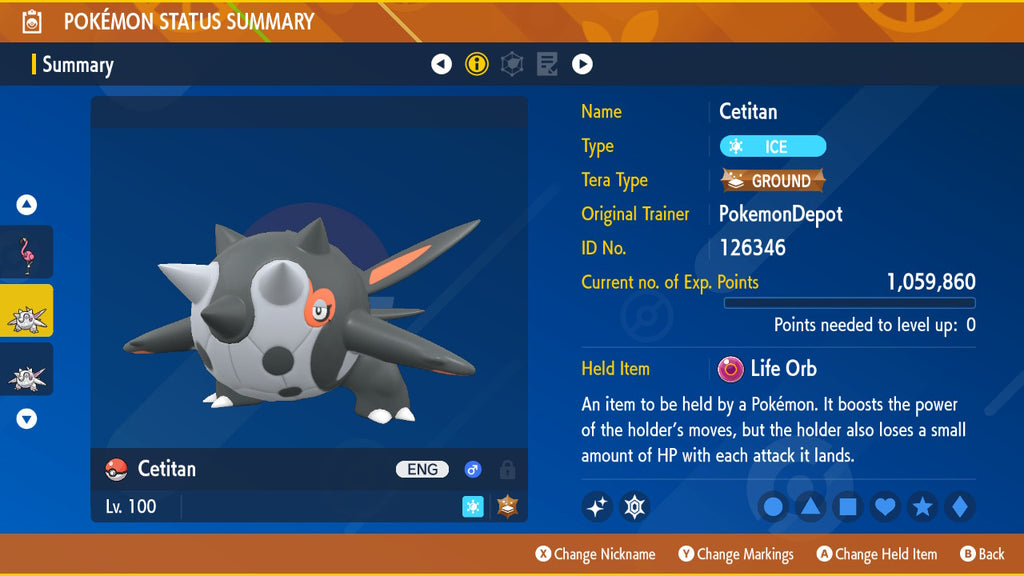The width and height of the screenshot is (1024, 576).
Task: Toggle the triangle marking
Action: pos(810,507)
